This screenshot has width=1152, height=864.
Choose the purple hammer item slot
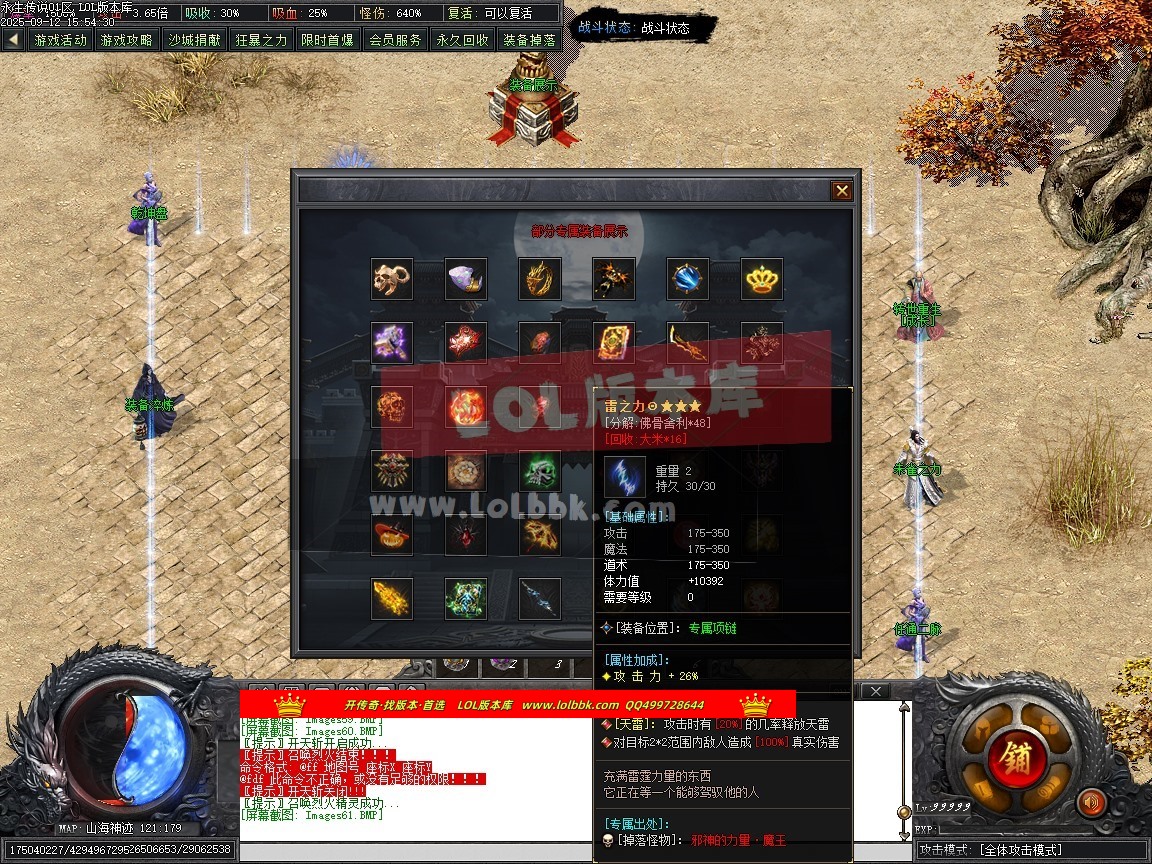click(392, 343)
